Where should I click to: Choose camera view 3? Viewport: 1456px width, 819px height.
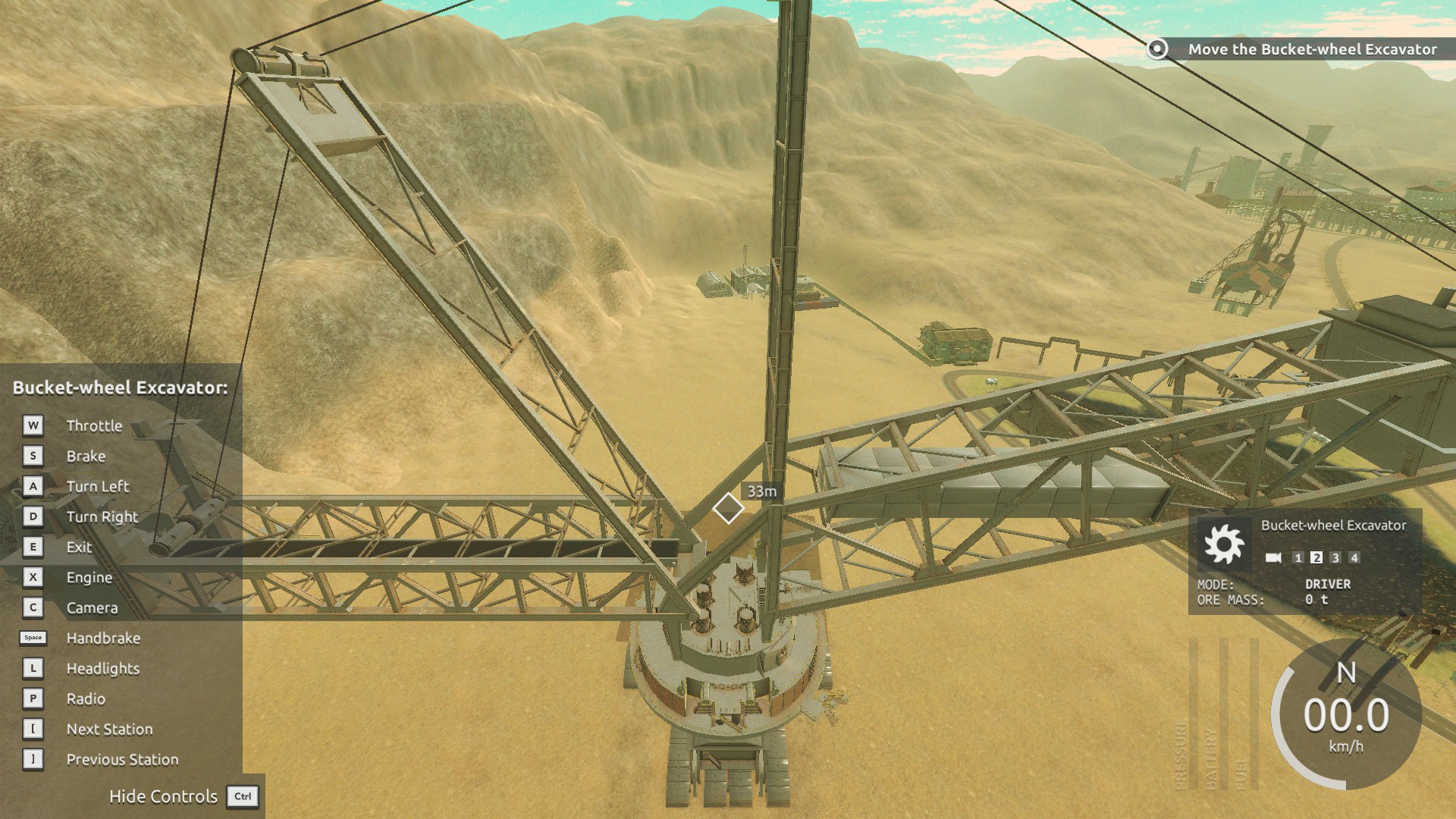click(1335, 558)
